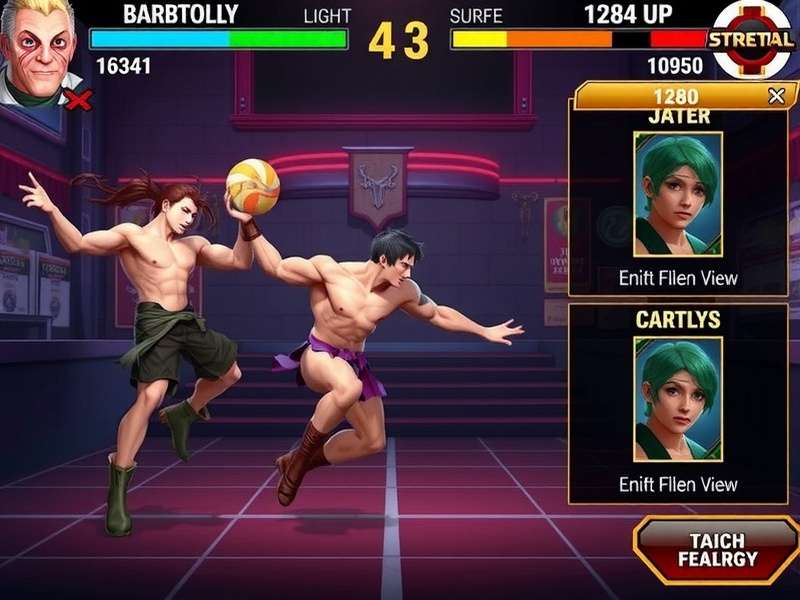
Task: Open the Stretial emblem button
Action: [x=752, y=40]
